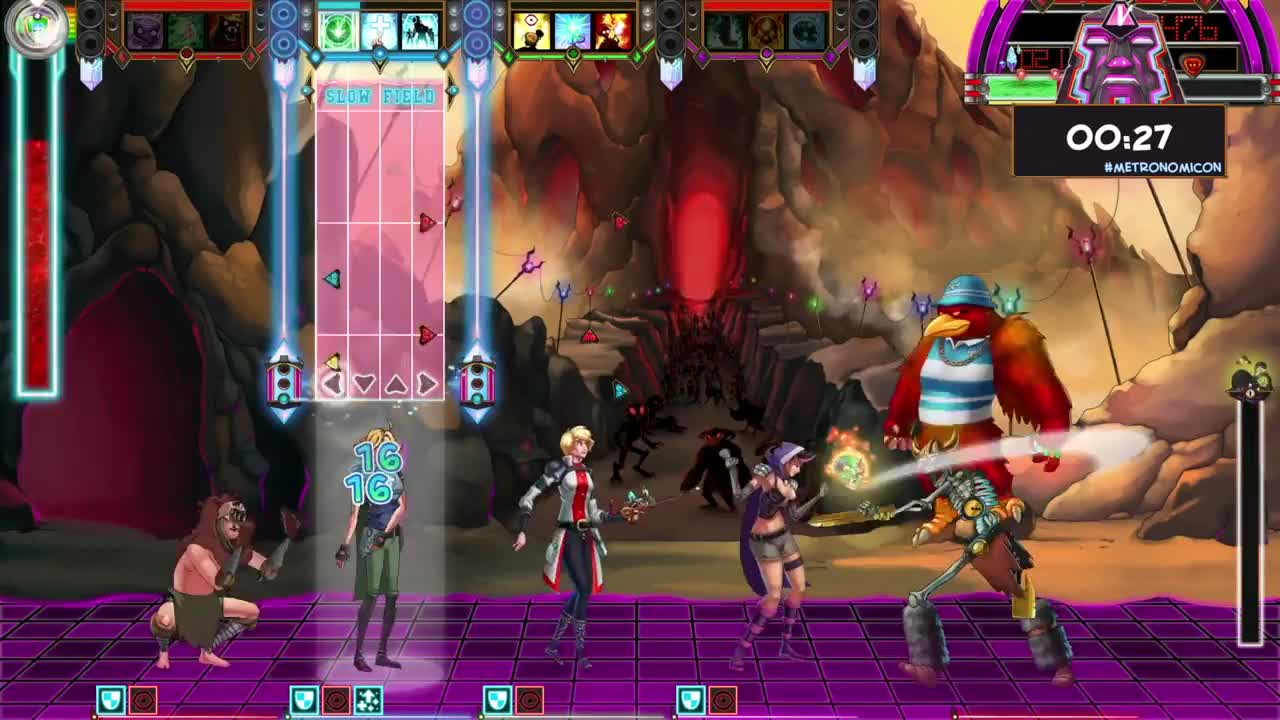Click the red heart boss indicator
This screenshot has height=720, width=1280.
(x=1194, y=64)
